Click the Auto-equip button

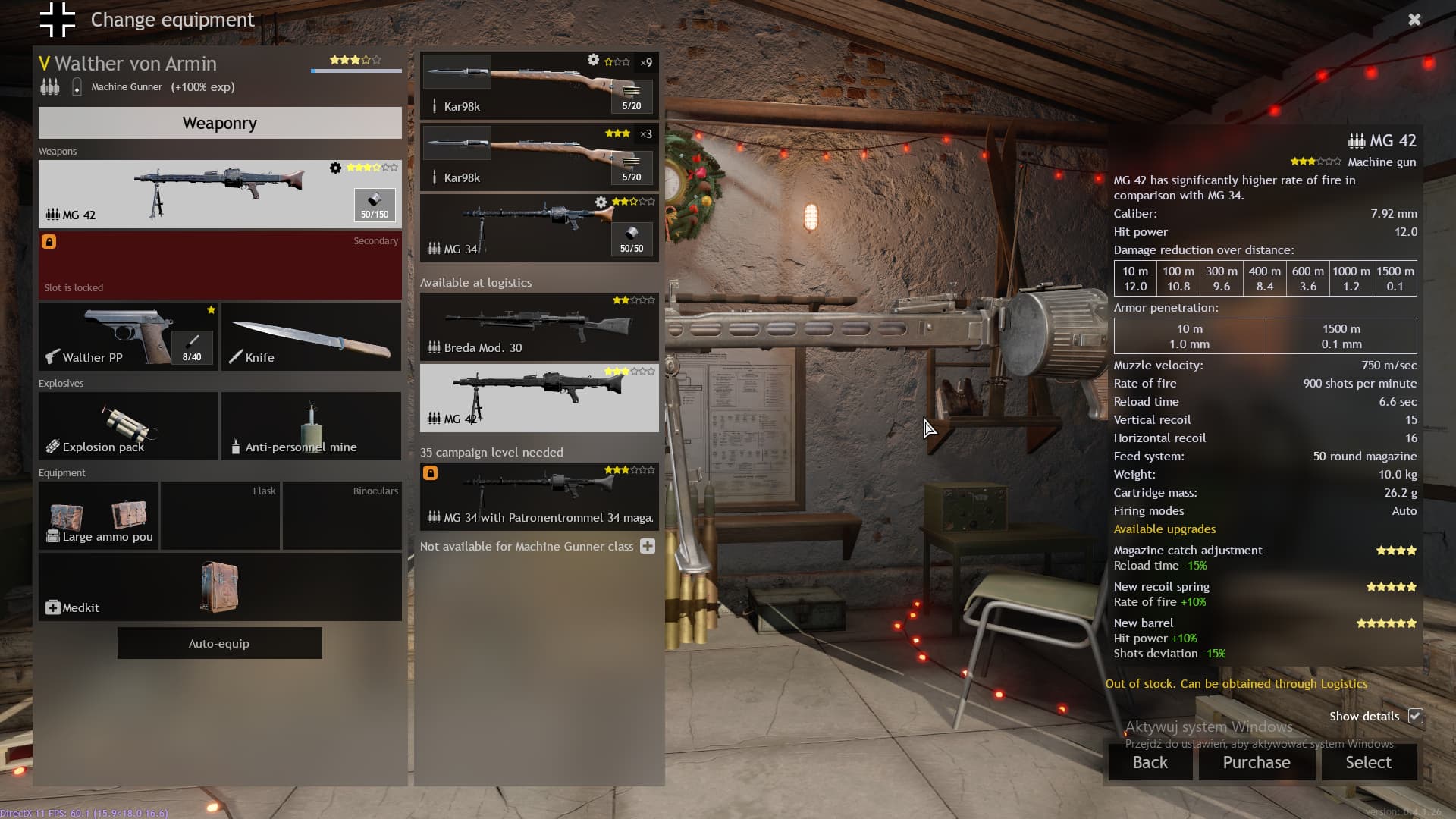pos(220,643)
